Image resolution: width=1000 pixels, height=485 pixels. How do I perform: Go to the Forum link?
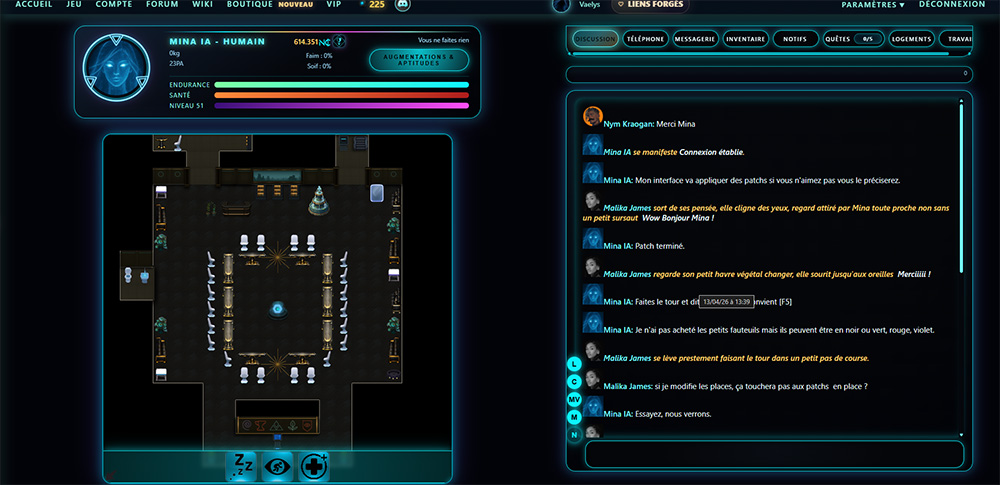pos(162,5)
